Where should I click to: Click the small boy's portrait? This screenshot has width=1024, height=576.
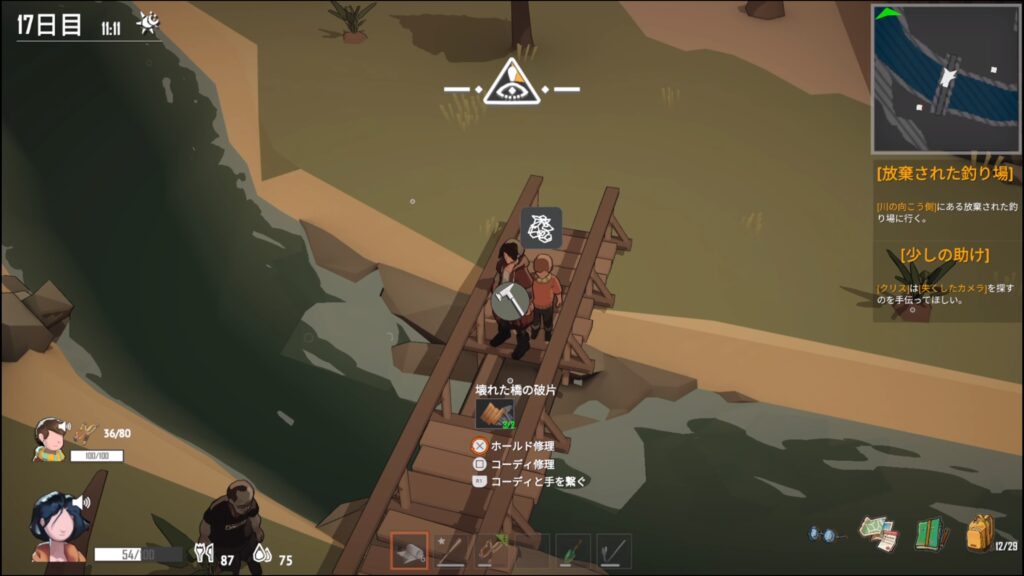tap(50, 438)
